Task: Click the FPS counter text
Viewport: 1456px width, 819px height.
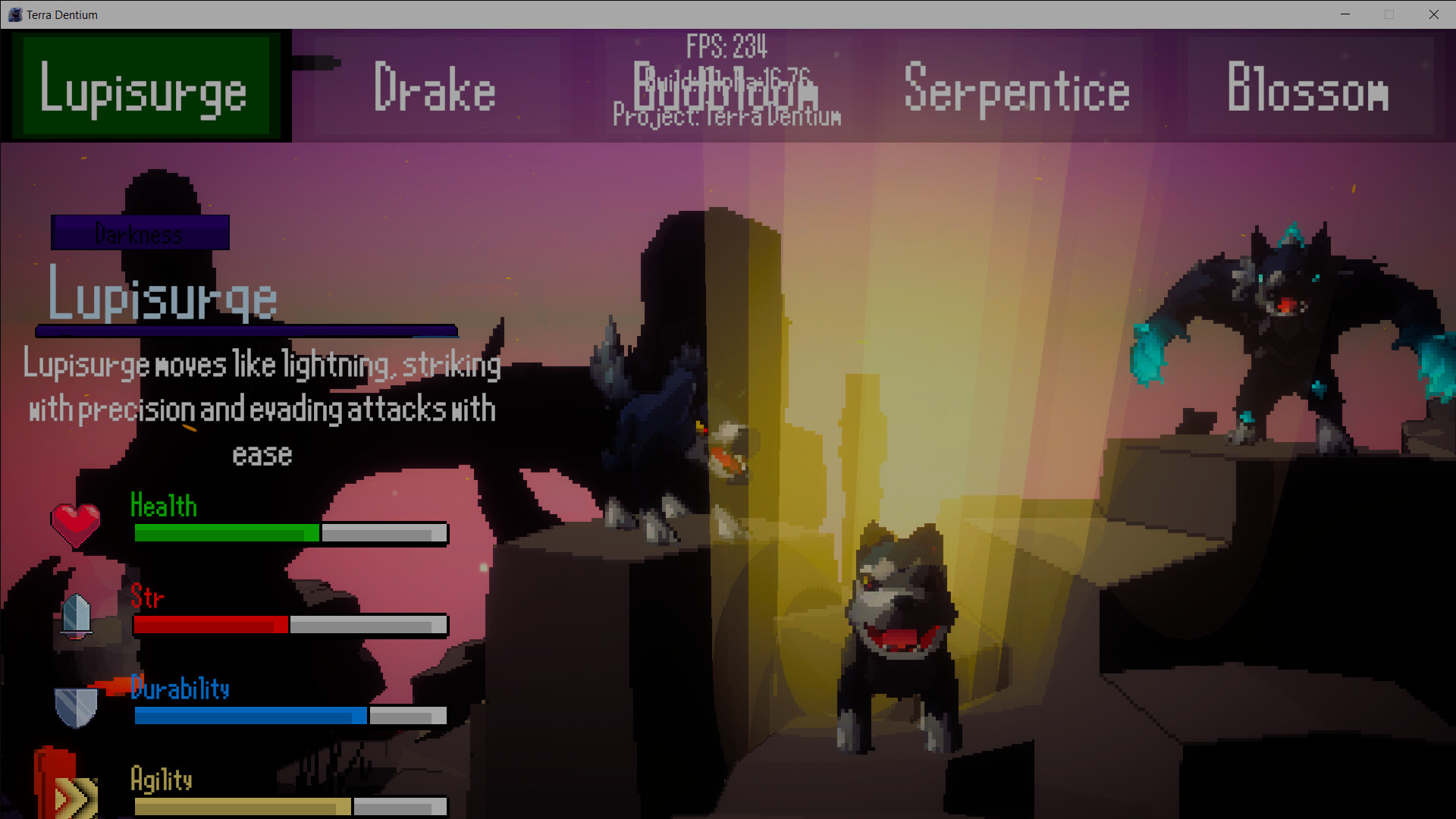Action: click(x=726, y=47)
